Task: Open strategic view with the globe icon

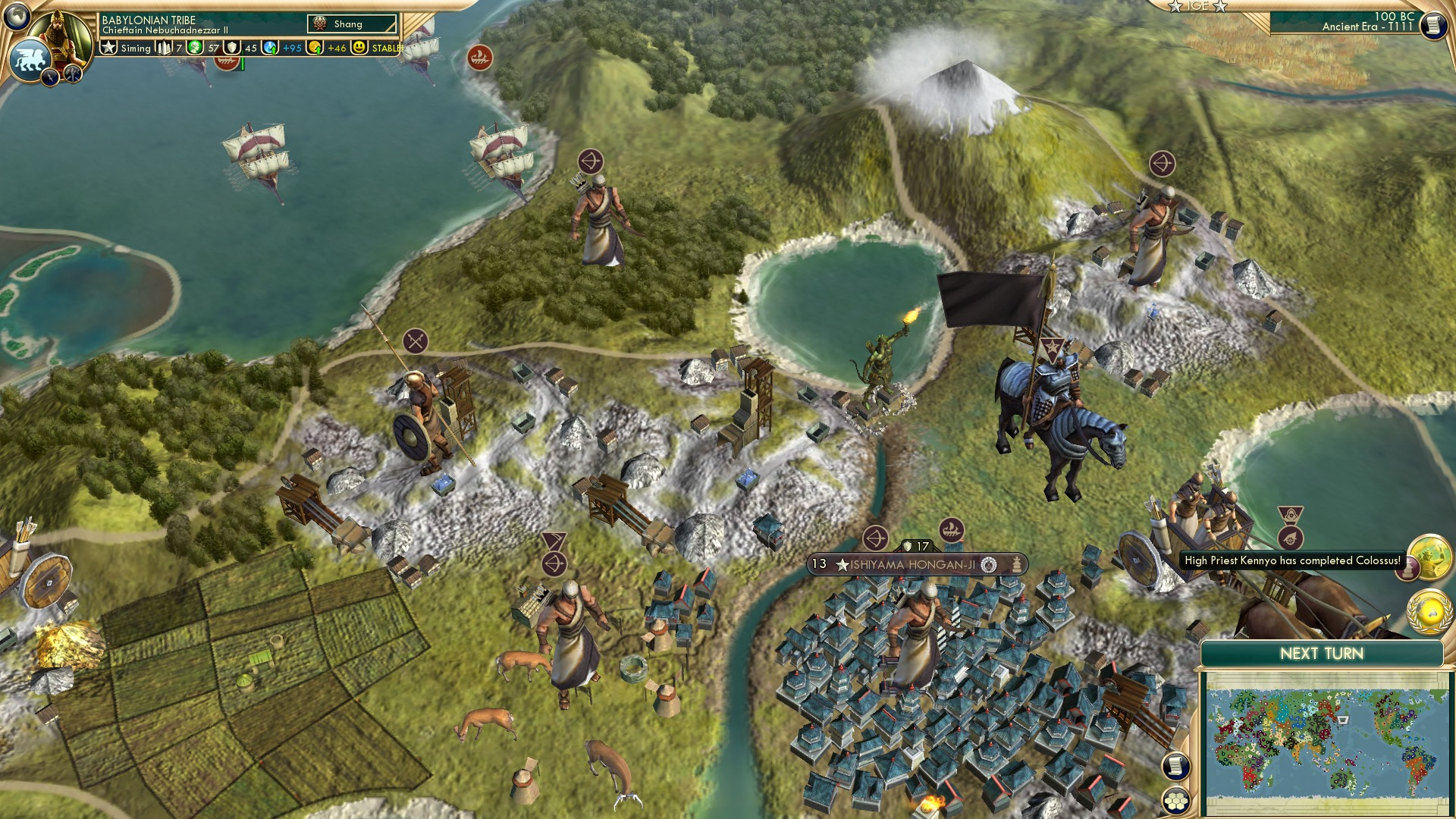Action: click(17, 17)
